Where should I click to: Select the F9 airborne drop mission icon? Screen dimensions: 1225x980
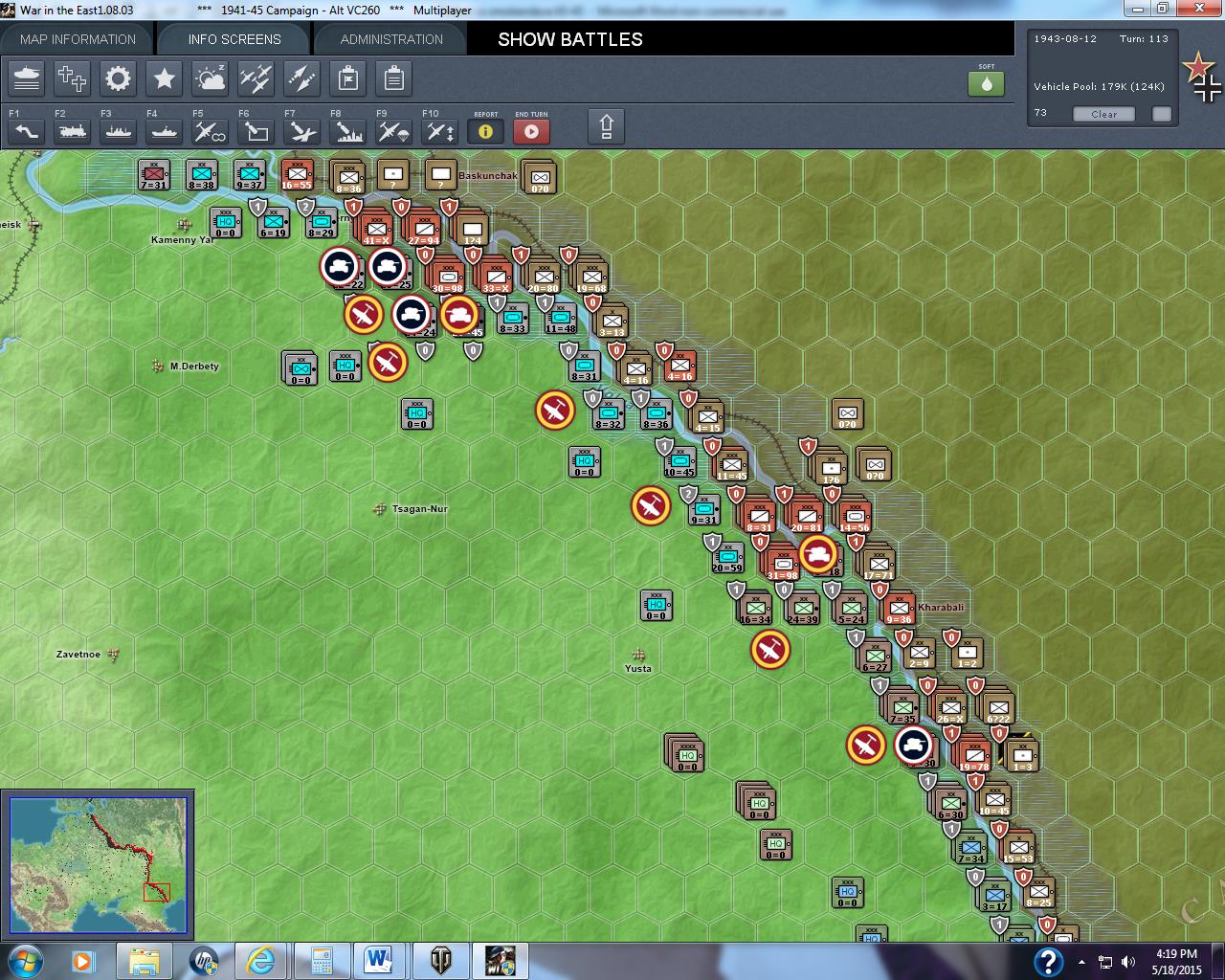point(392,131)
